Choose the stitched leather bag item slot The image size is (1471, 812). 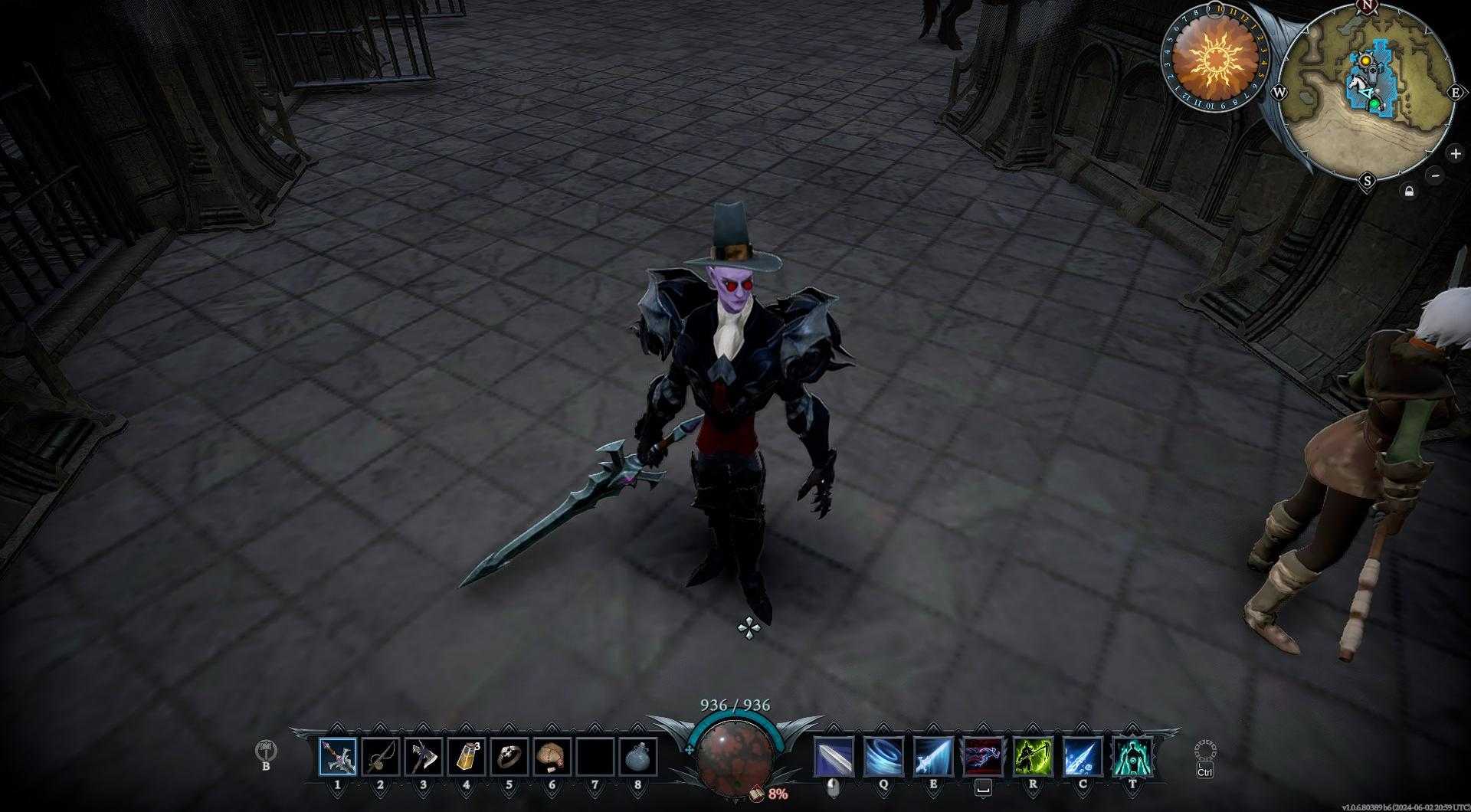(x=552, y=757)
